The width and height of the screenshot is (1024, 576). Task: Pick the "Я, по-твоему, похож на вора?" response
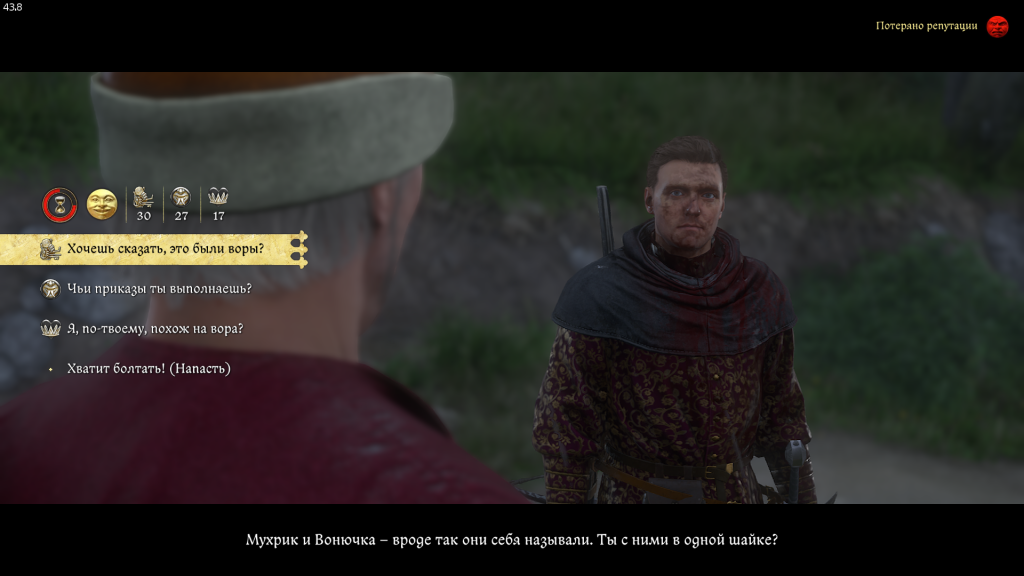155,328
